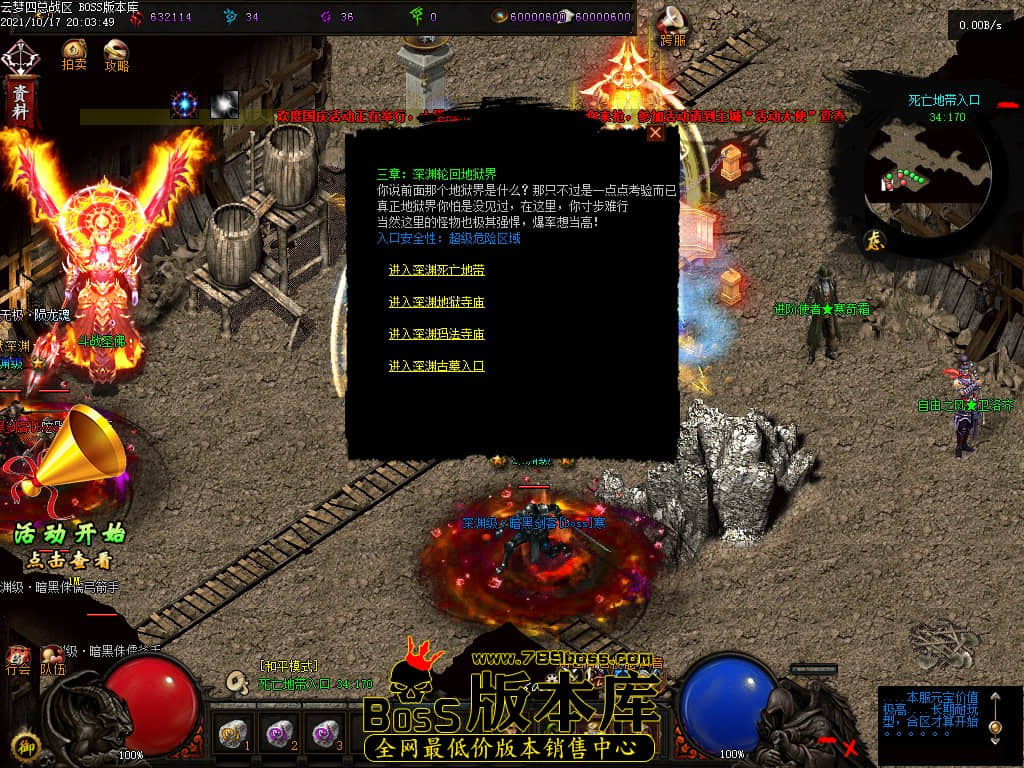1024x768 pixels.
Task: Open the 攻略 guide icon
Action: point(116,54)
